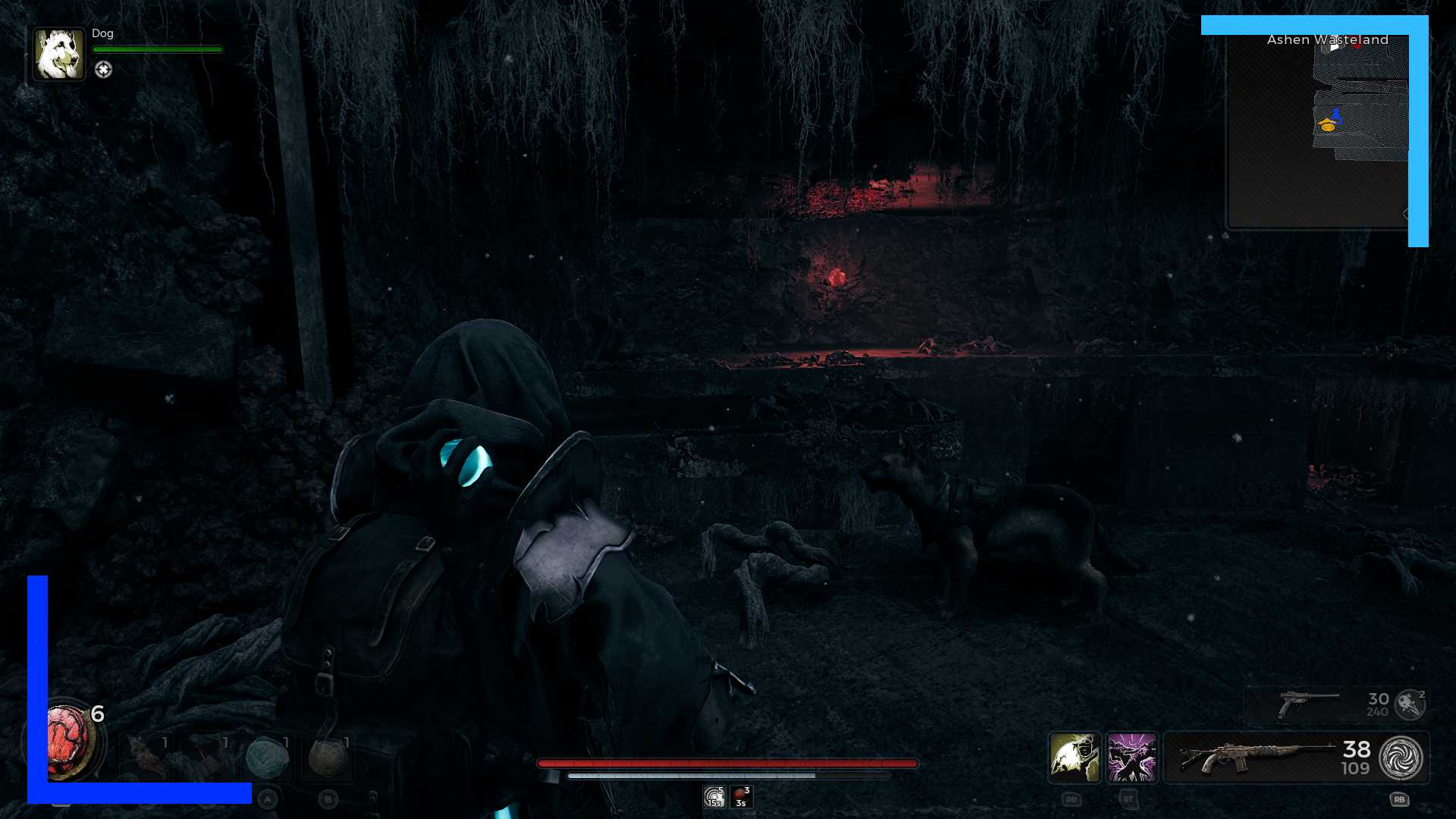Select the pale blue orb consumable slot
The height and width of the screenshot is (819, 1456).
(x=267, y=758)
